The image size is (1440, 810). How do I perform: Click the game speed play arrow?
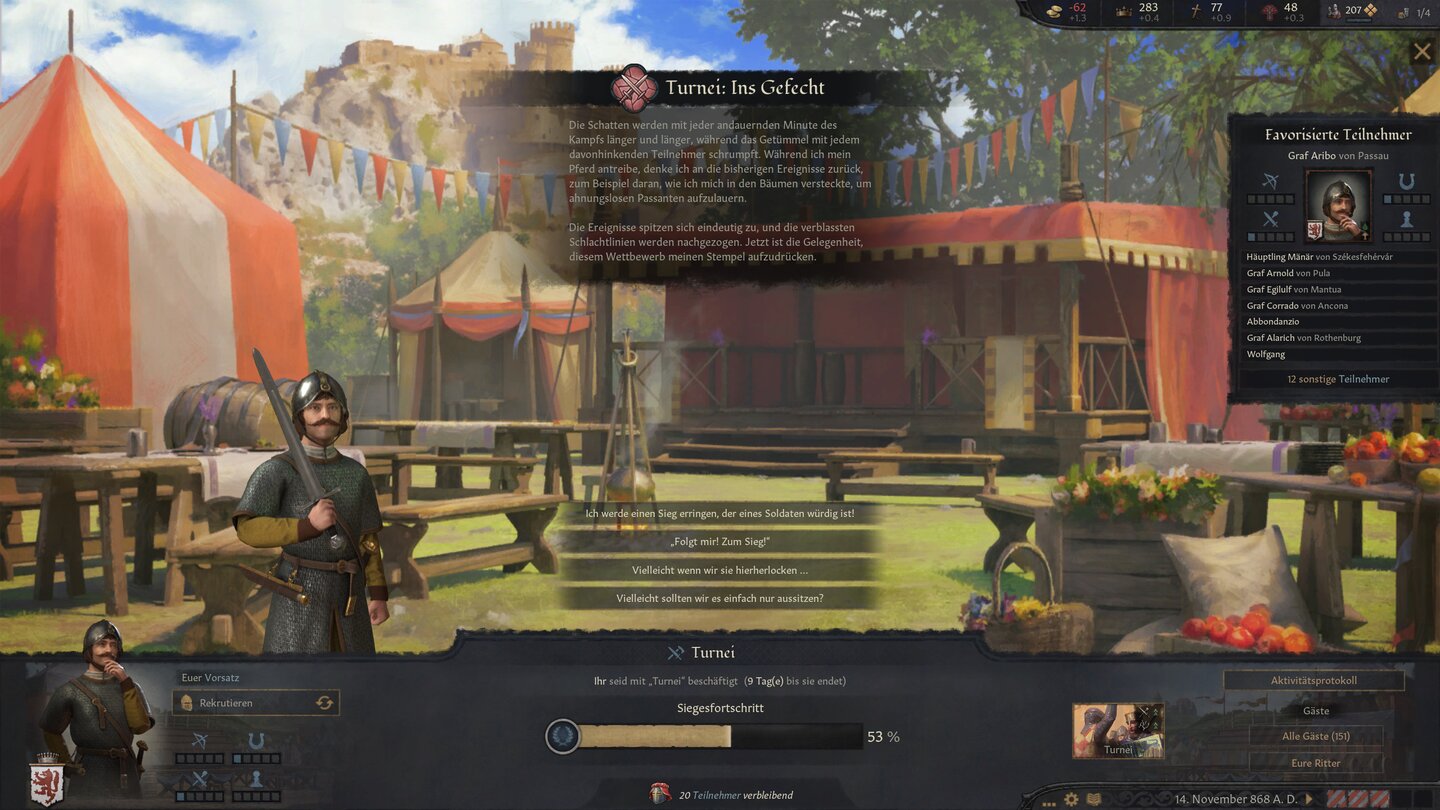[1309, 799]
